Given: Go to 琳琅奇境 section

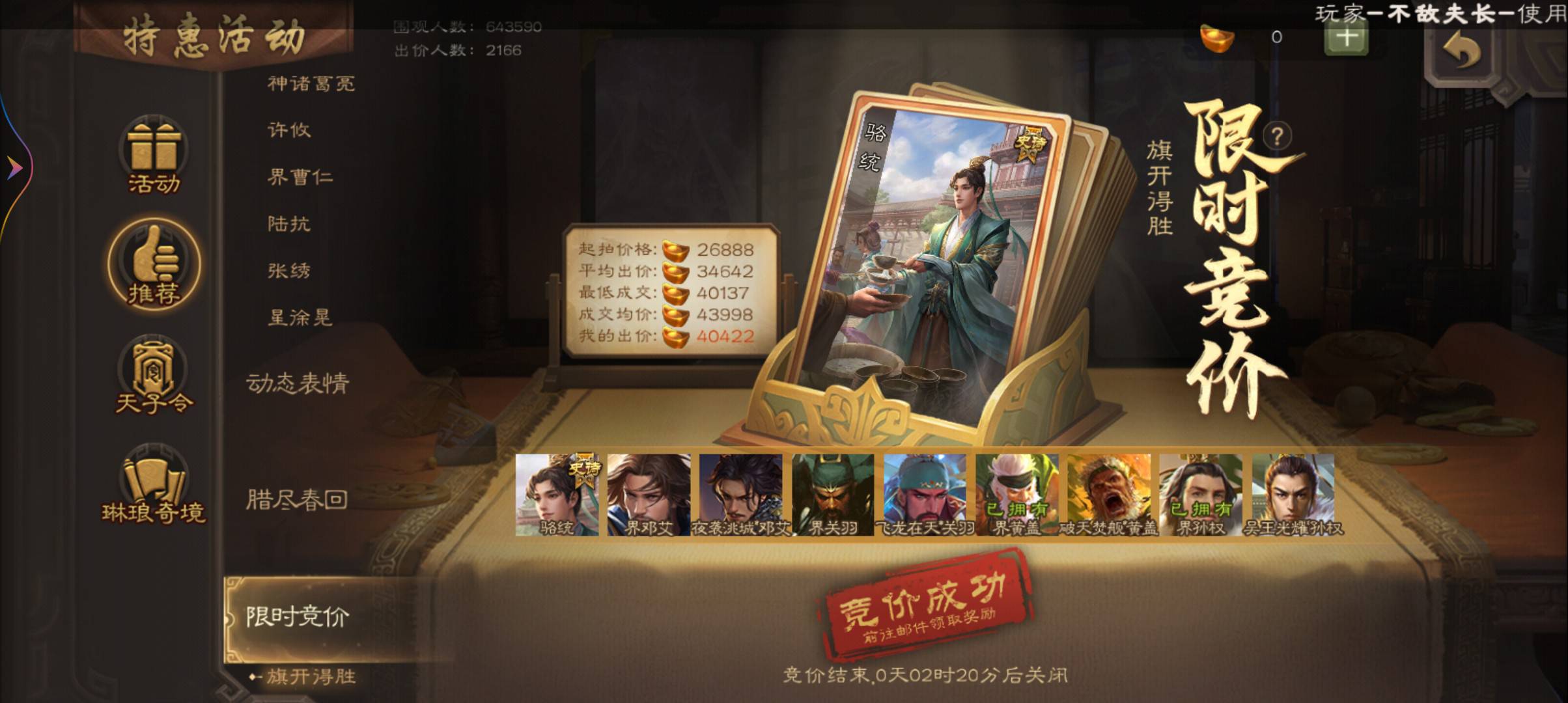Looking at the screenshot, I should click(x=154, y=486).
